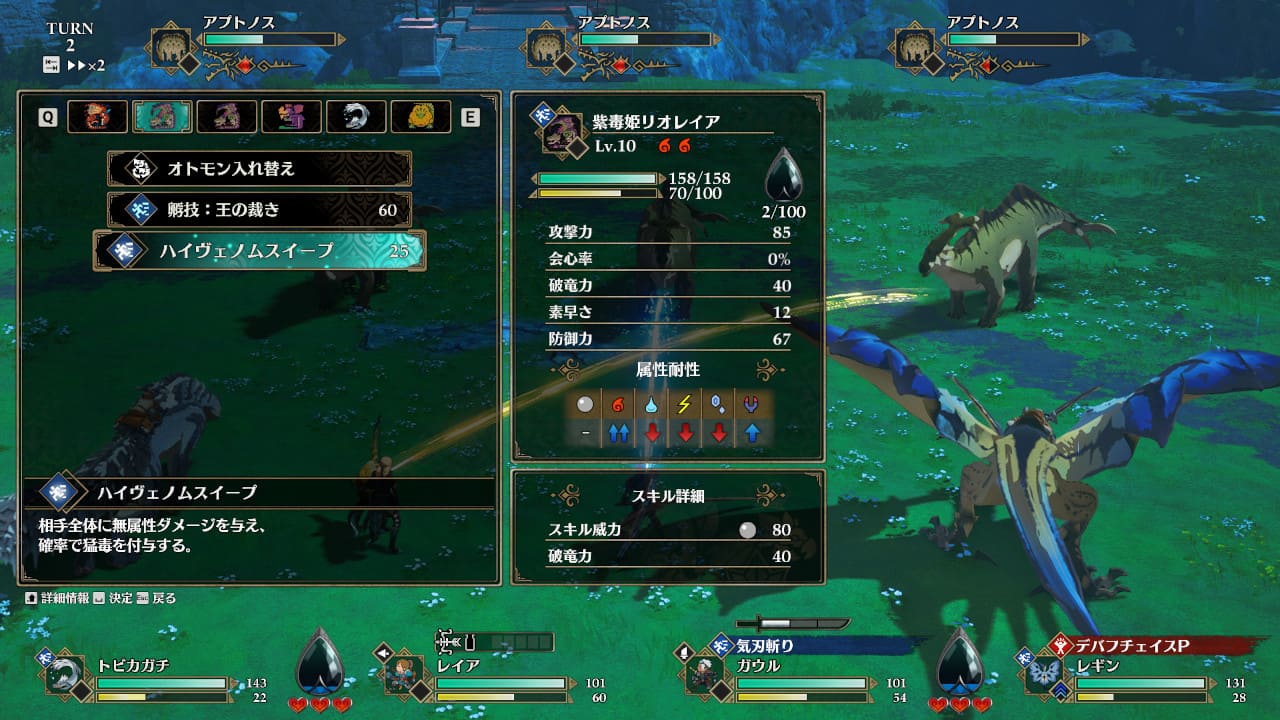Image resolution: width=1280 pixels, height=720 pixels.
Task: Switch to the white monster tab
Action: click(356, 117)
